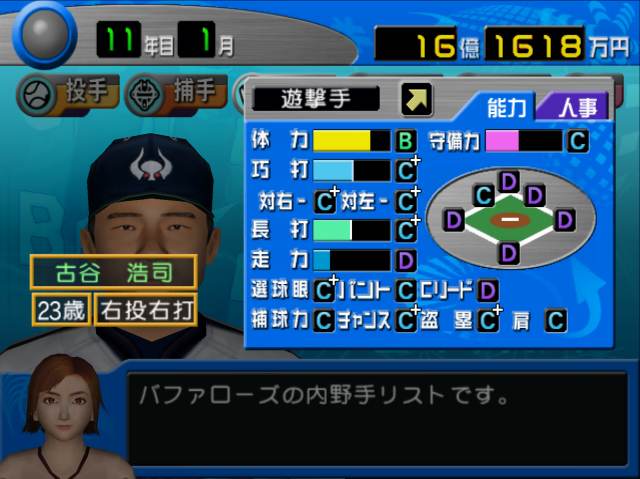
Task: Select player name 古谷 浩司
Action: [x=113, y=272]
